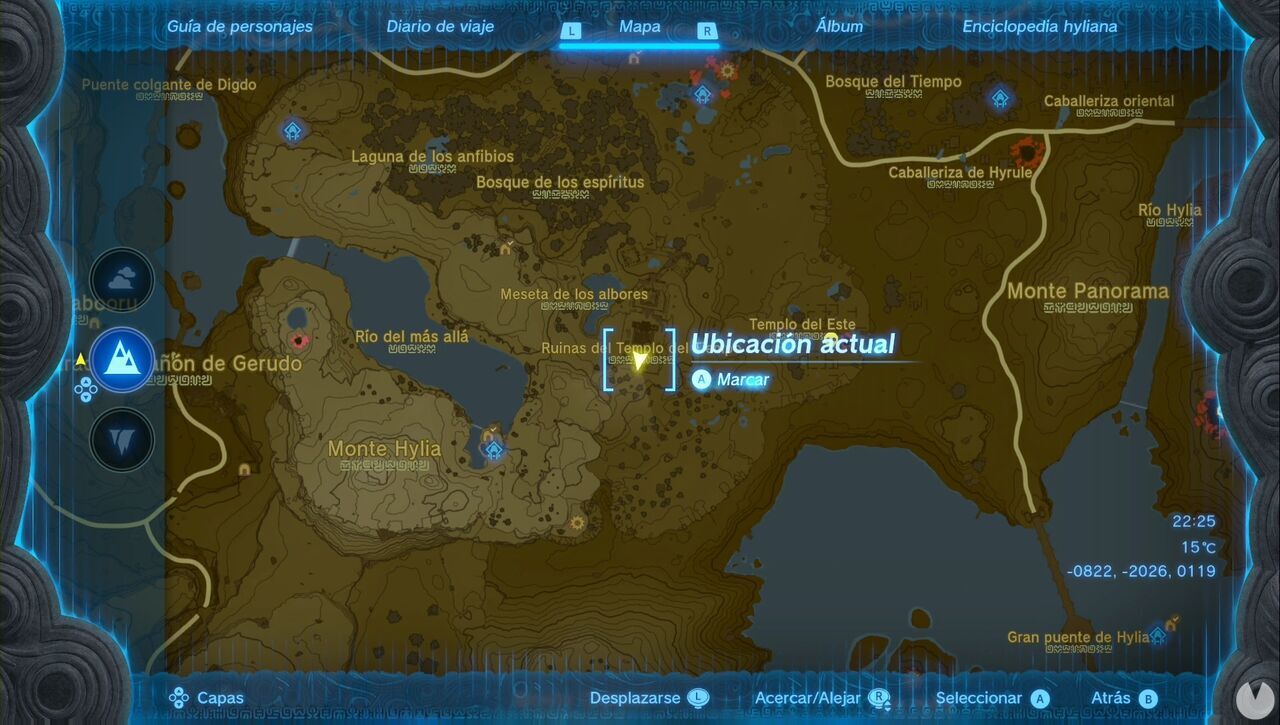The image size is (1280, 725).
Task: Switch to the Depths layer icon
Action: point(120,441)
